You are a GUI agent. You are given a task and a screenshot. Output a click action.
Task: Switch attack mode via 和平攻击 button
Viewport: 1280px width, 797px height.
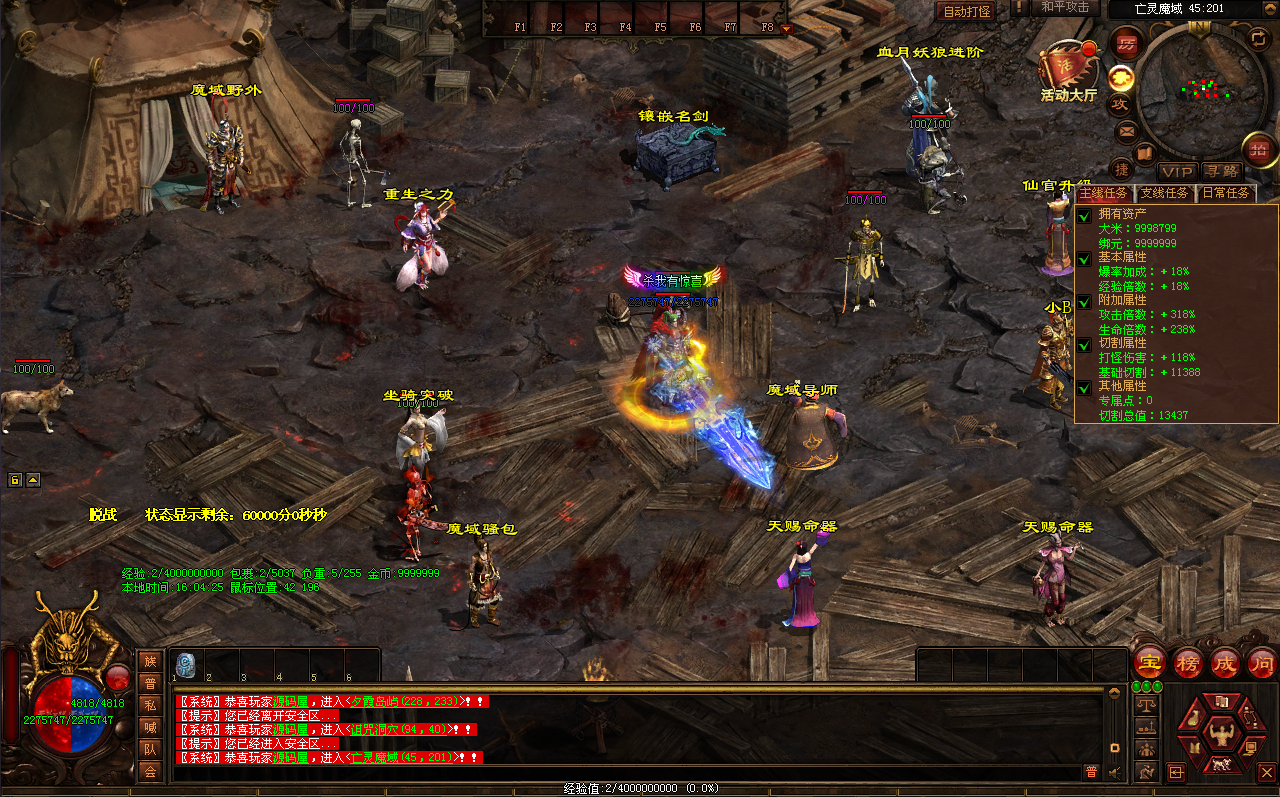(1064, 8)
